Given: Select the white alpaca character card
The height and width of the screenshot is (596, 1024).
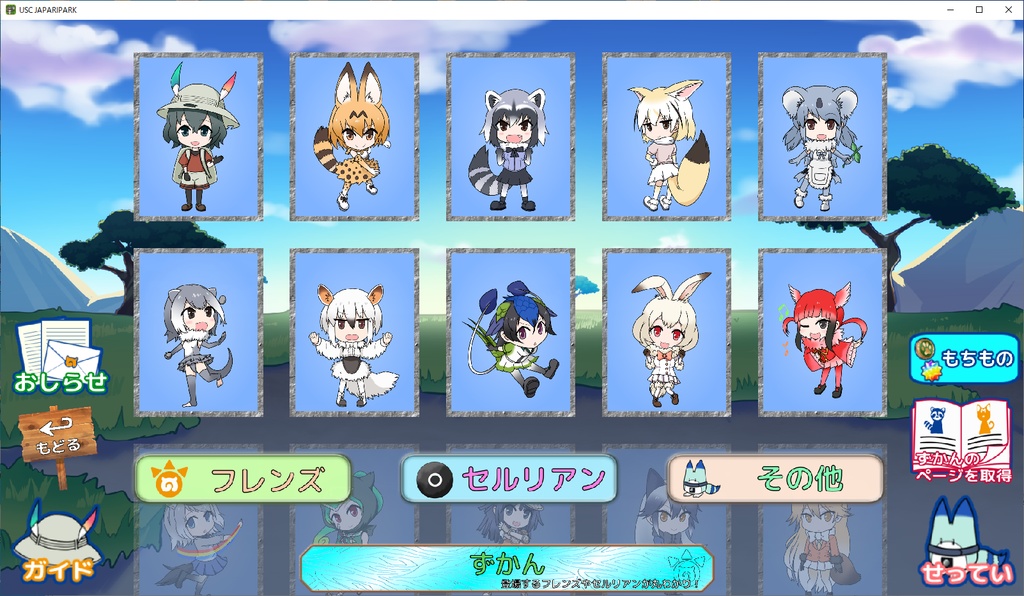Looking at the screenshot, I should click(355, 332).
